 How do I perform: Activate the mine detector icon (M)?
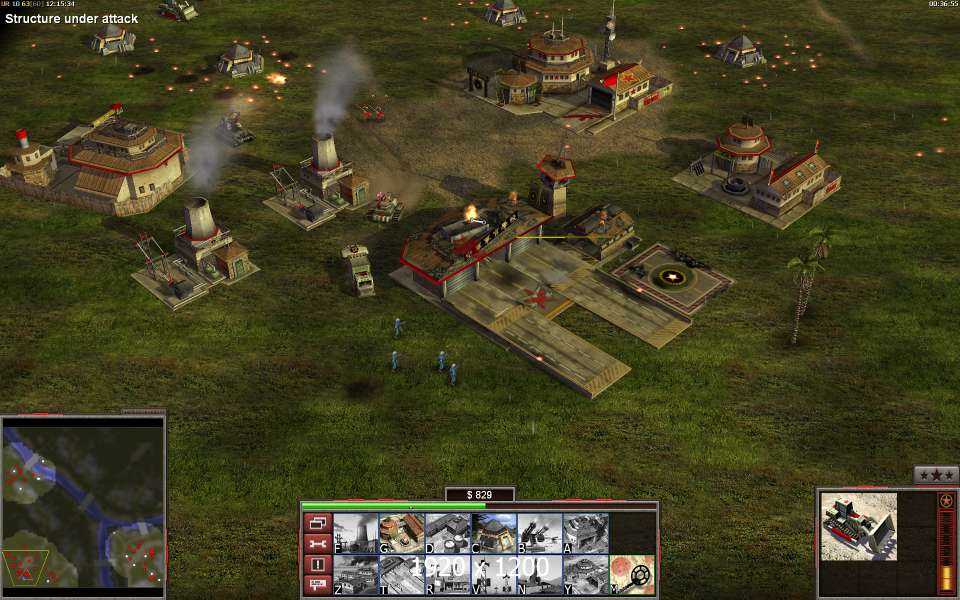pos(632,575)
